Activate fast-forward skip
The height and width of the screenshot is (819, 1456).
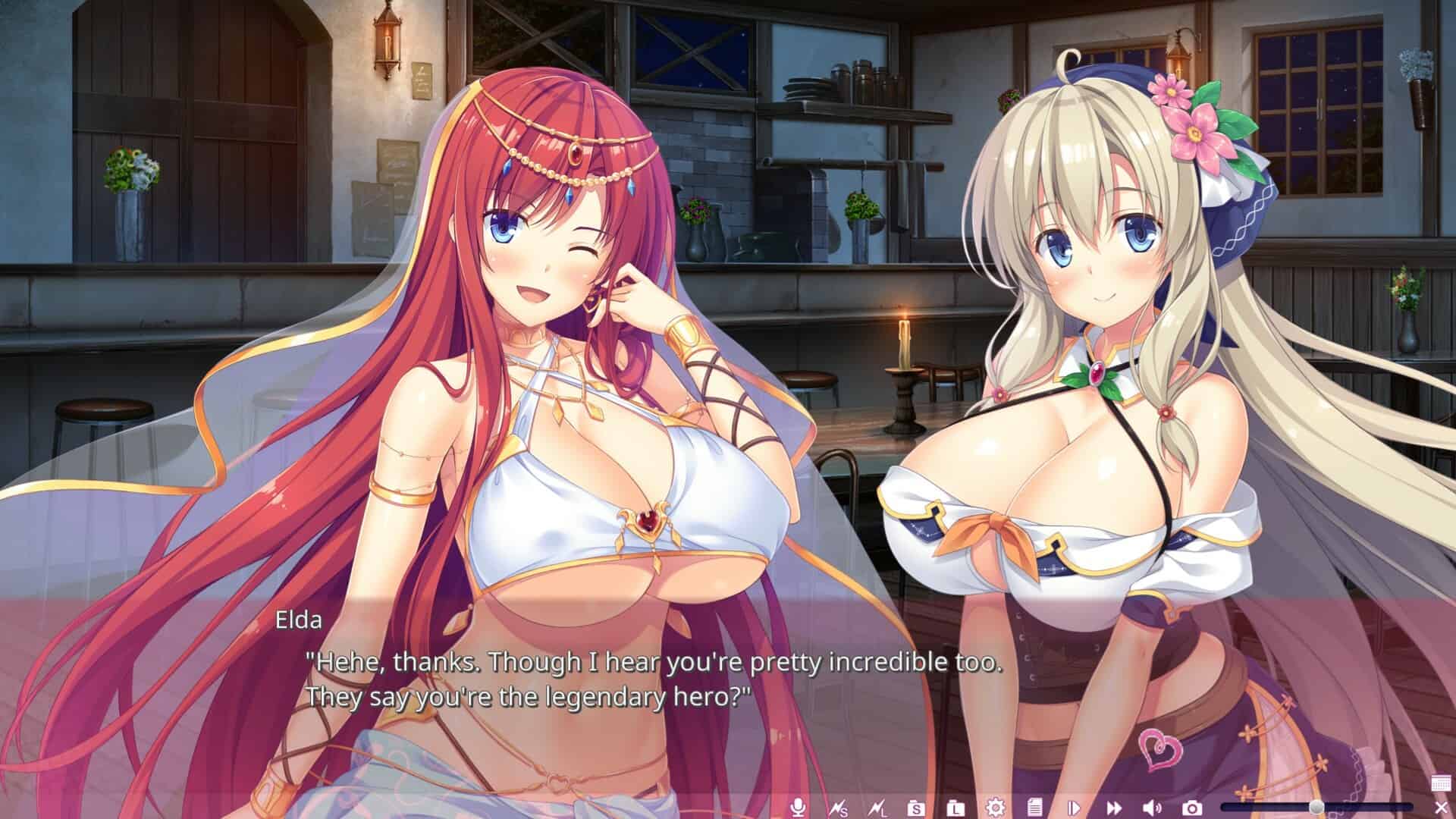click(1113, 808)
